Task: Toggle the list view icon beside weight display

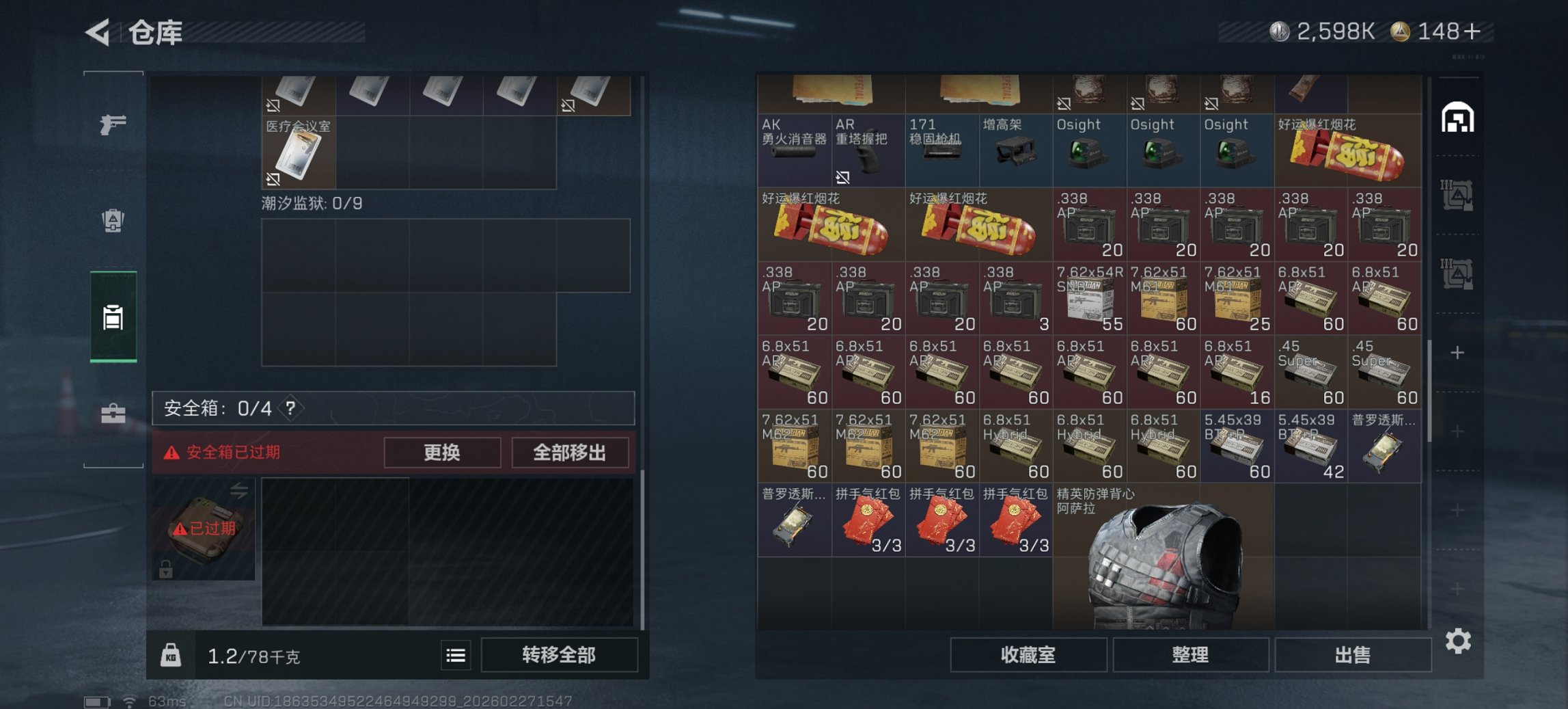Action: coord(457,655)
